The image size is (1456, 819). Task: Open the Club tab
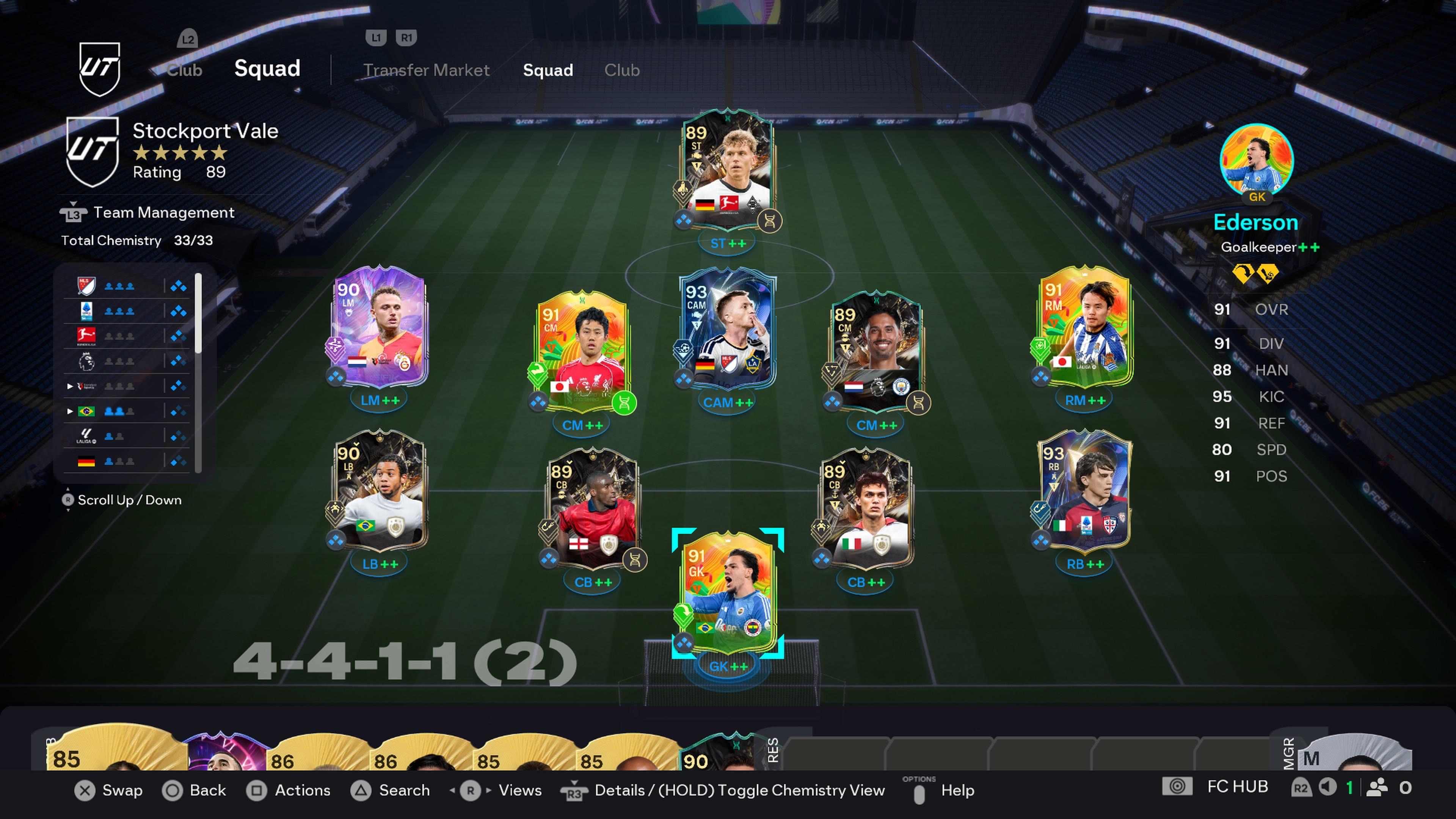tap(622, 70)
